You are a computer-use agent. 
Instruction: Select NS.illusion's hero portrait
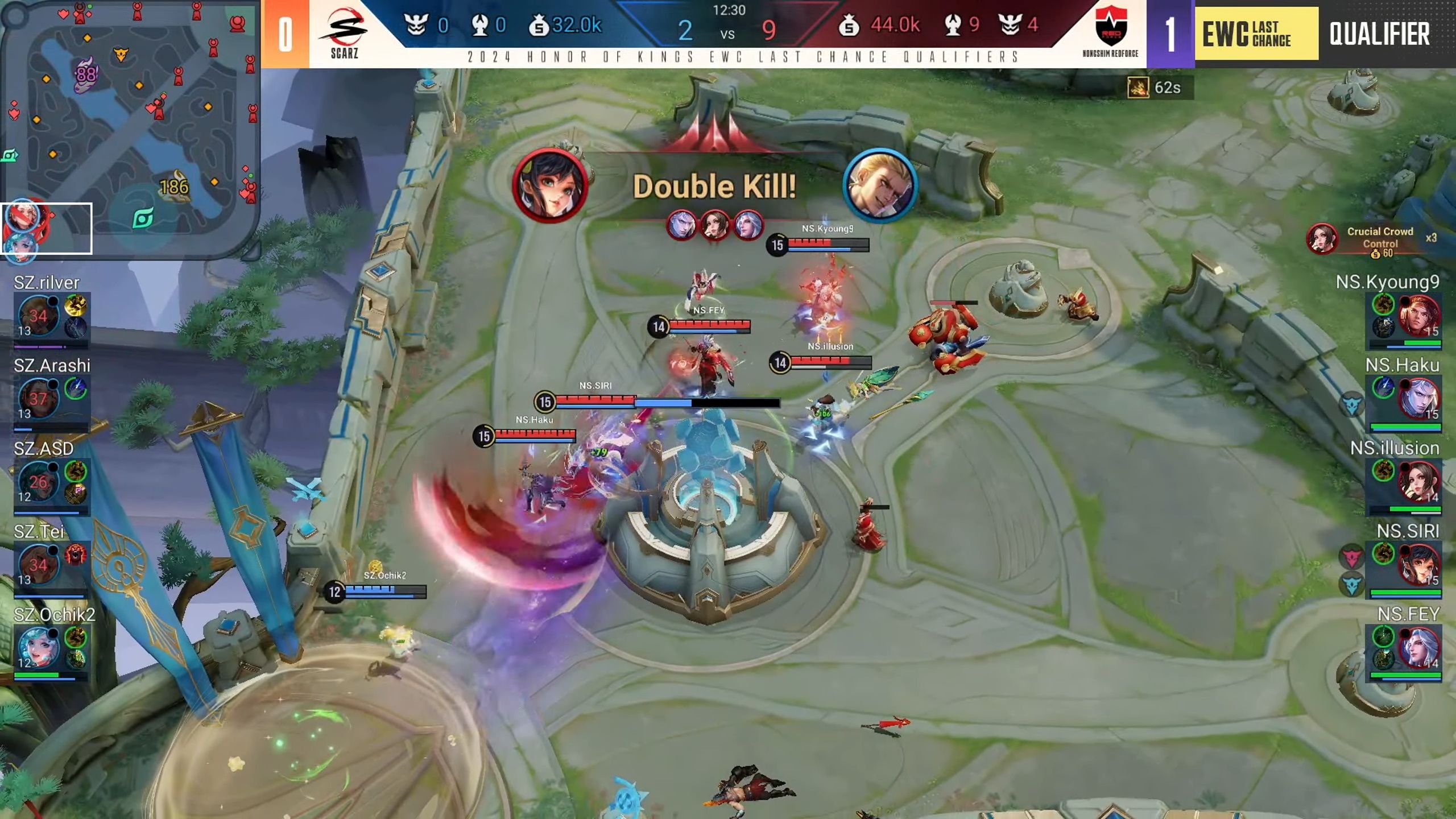click(1418, 482)
